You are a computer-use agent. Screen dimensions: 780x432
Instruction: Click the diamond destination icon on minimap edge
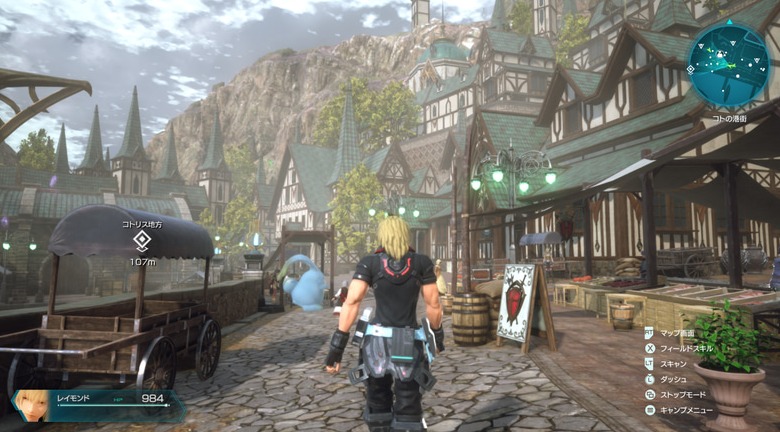pos(690,68)
